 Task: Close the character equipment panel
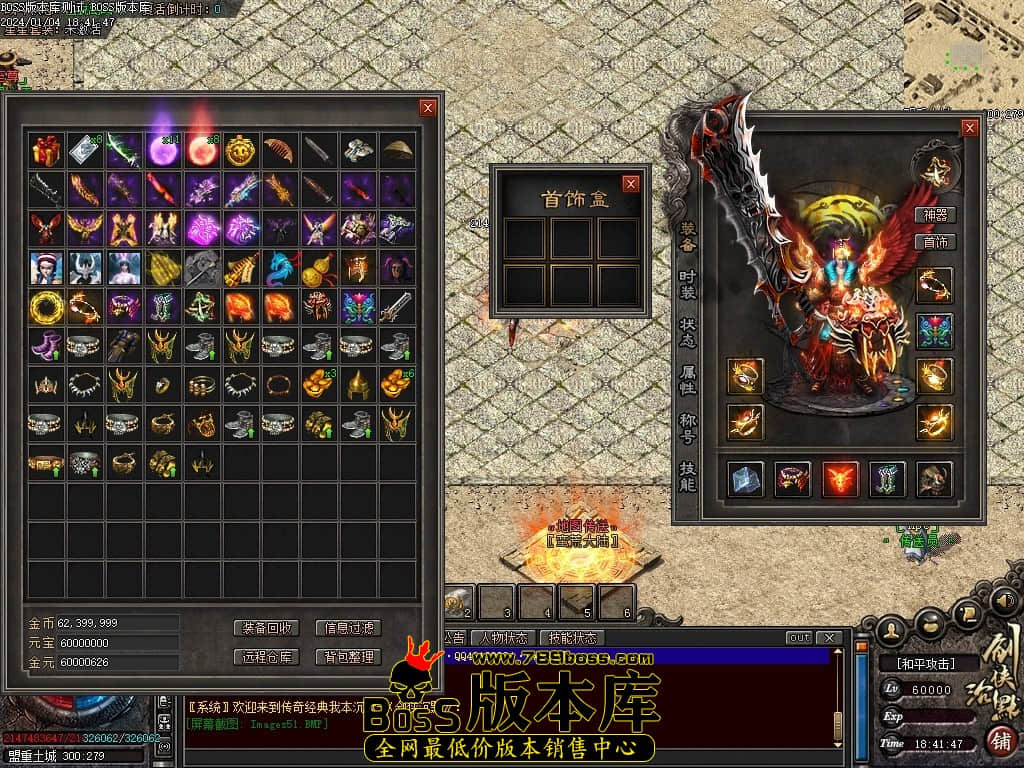(969, 128)
